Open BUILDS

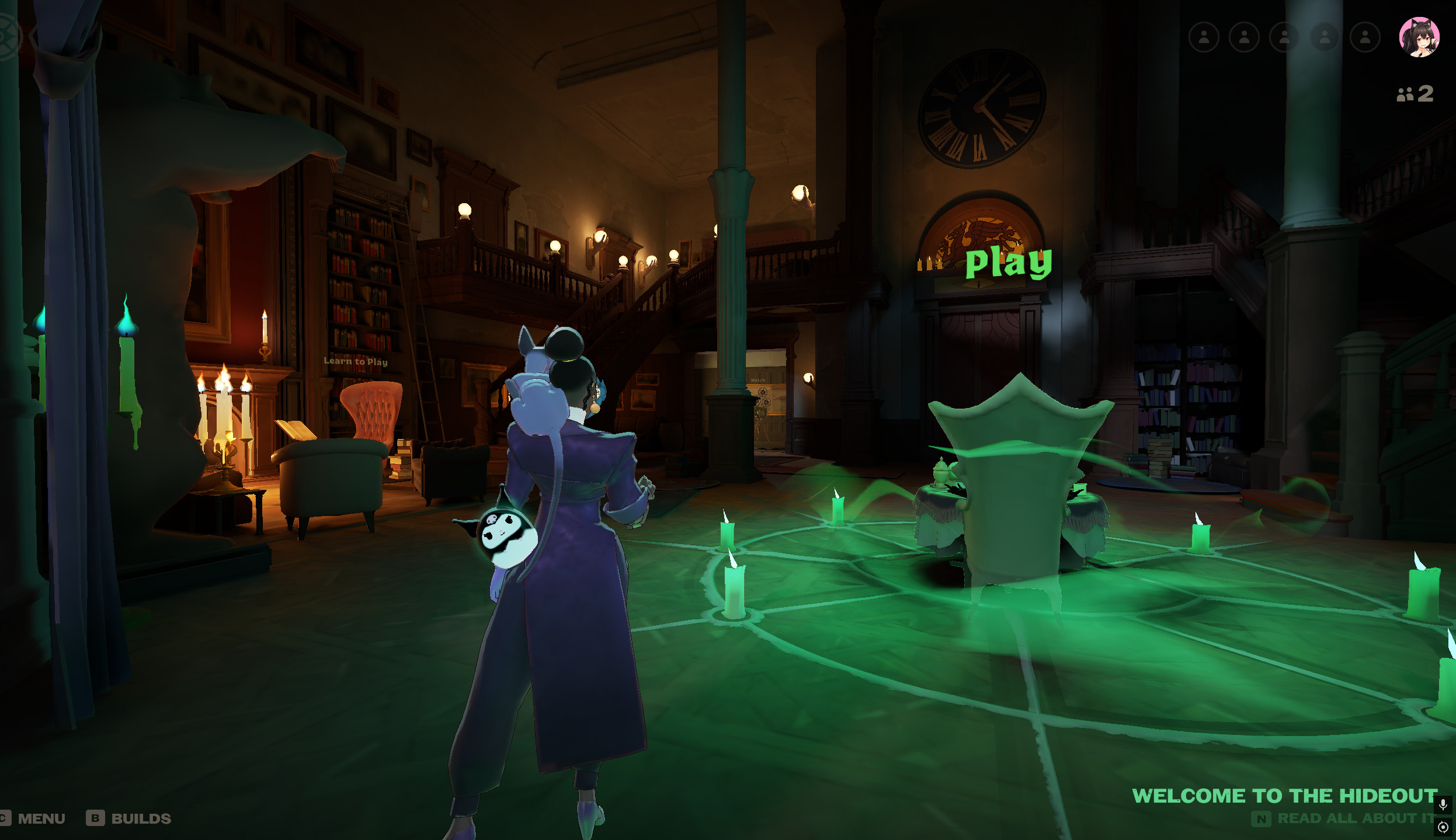[x=141, y=819]
